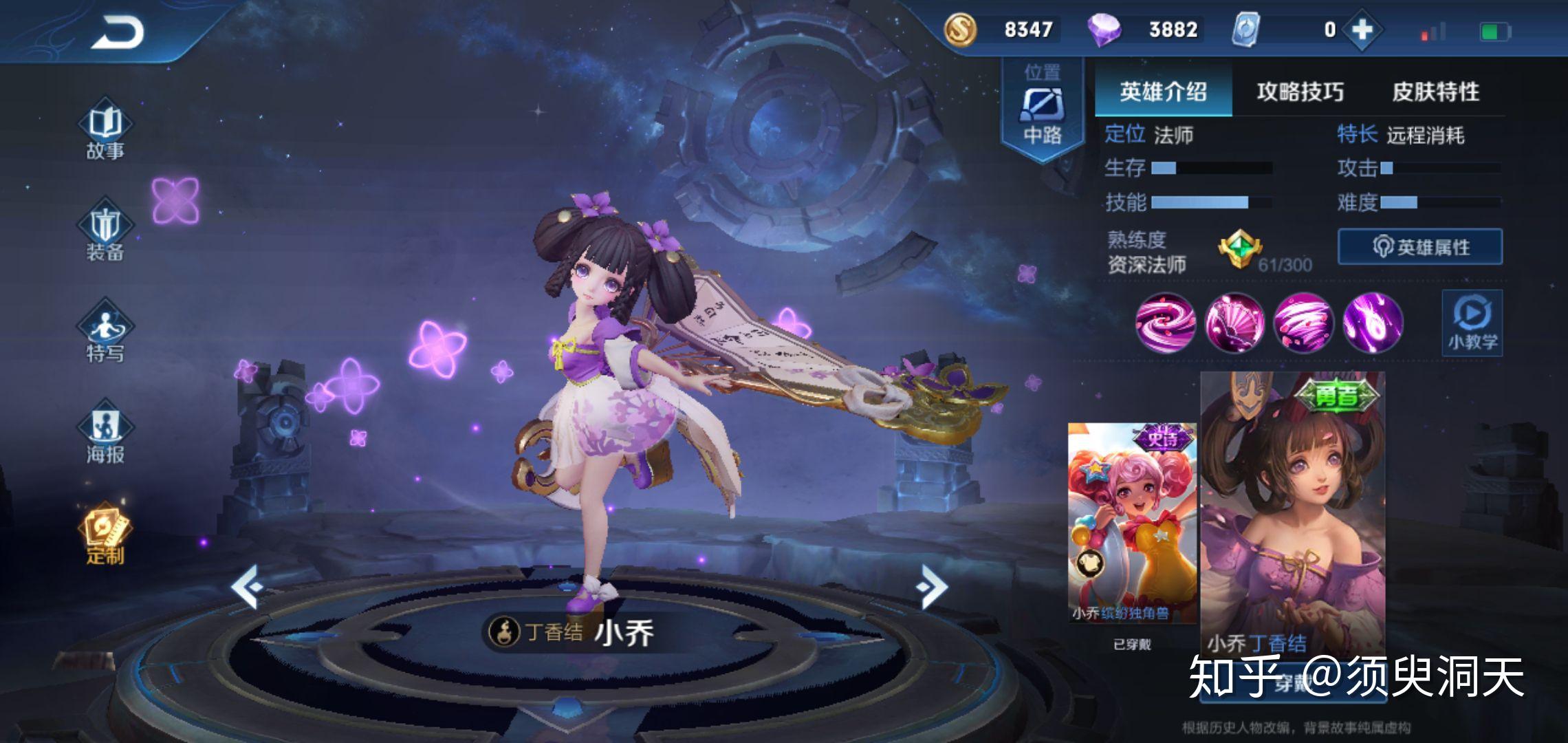
Task: View the purple meteor skill icon
Action: [x=1373, y=323]
